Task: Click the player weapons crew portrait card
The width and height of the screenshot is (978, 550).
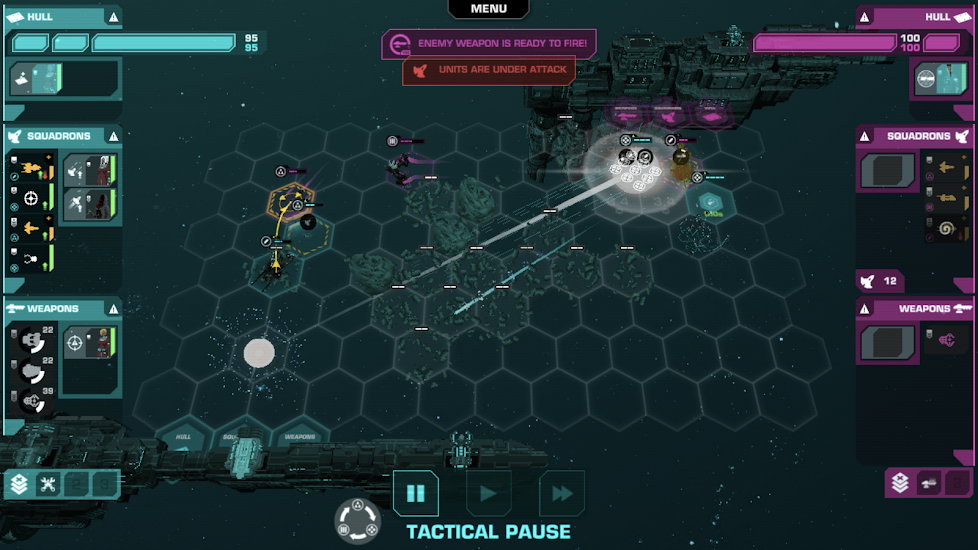Action: point(90,343)
